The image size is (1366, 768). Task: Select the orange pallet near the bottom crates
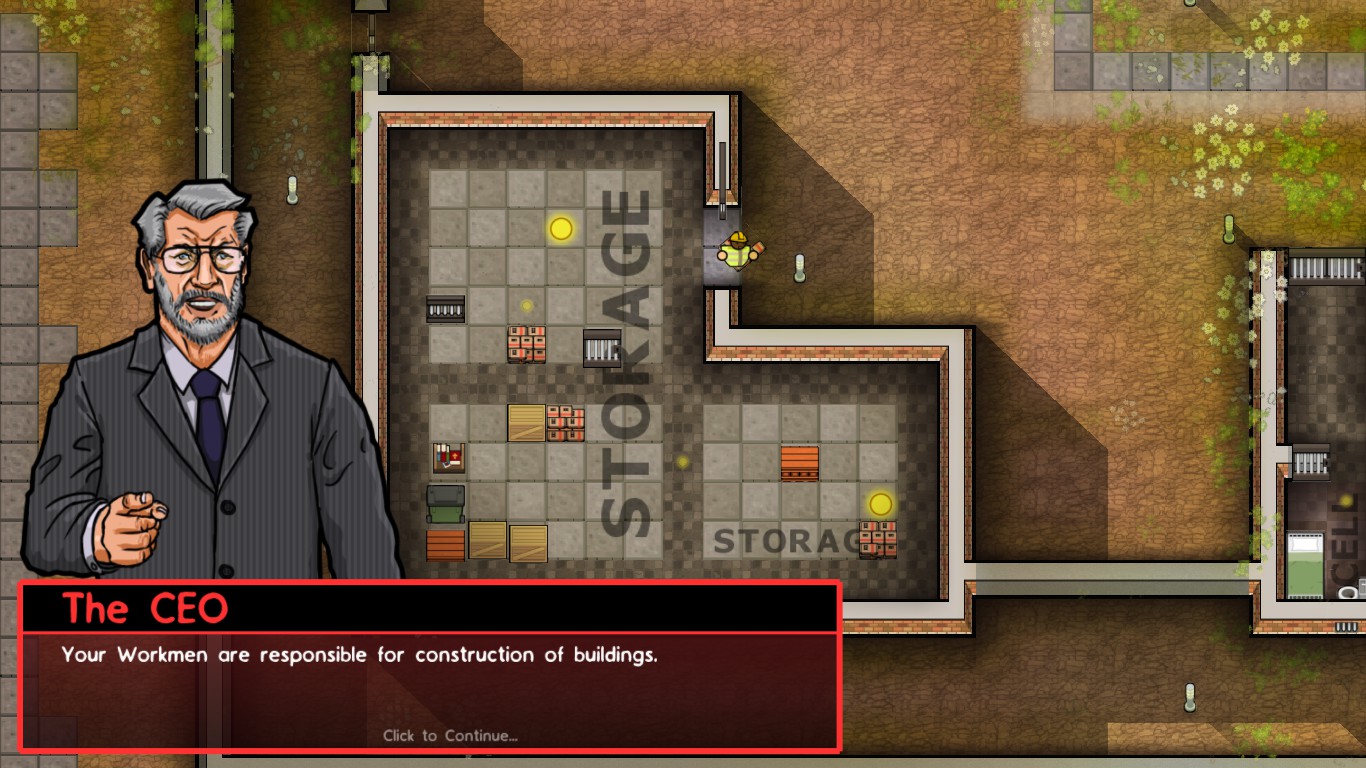tap(445, 545)
